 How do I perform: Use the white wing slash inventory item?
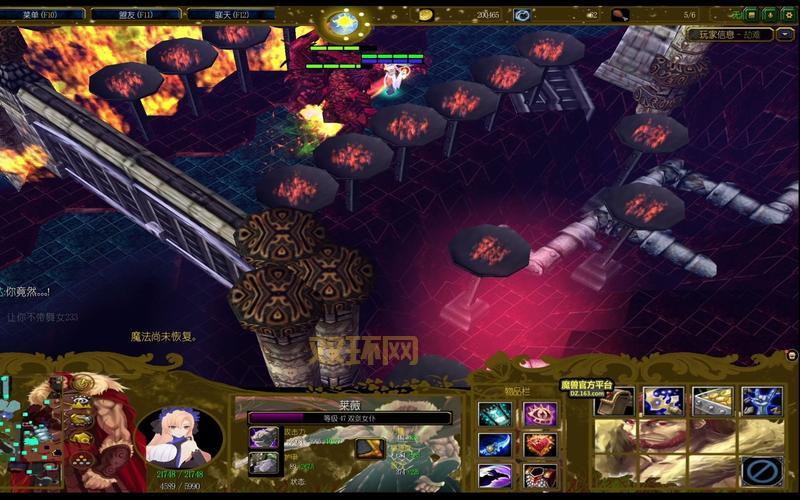pos(494,474)
